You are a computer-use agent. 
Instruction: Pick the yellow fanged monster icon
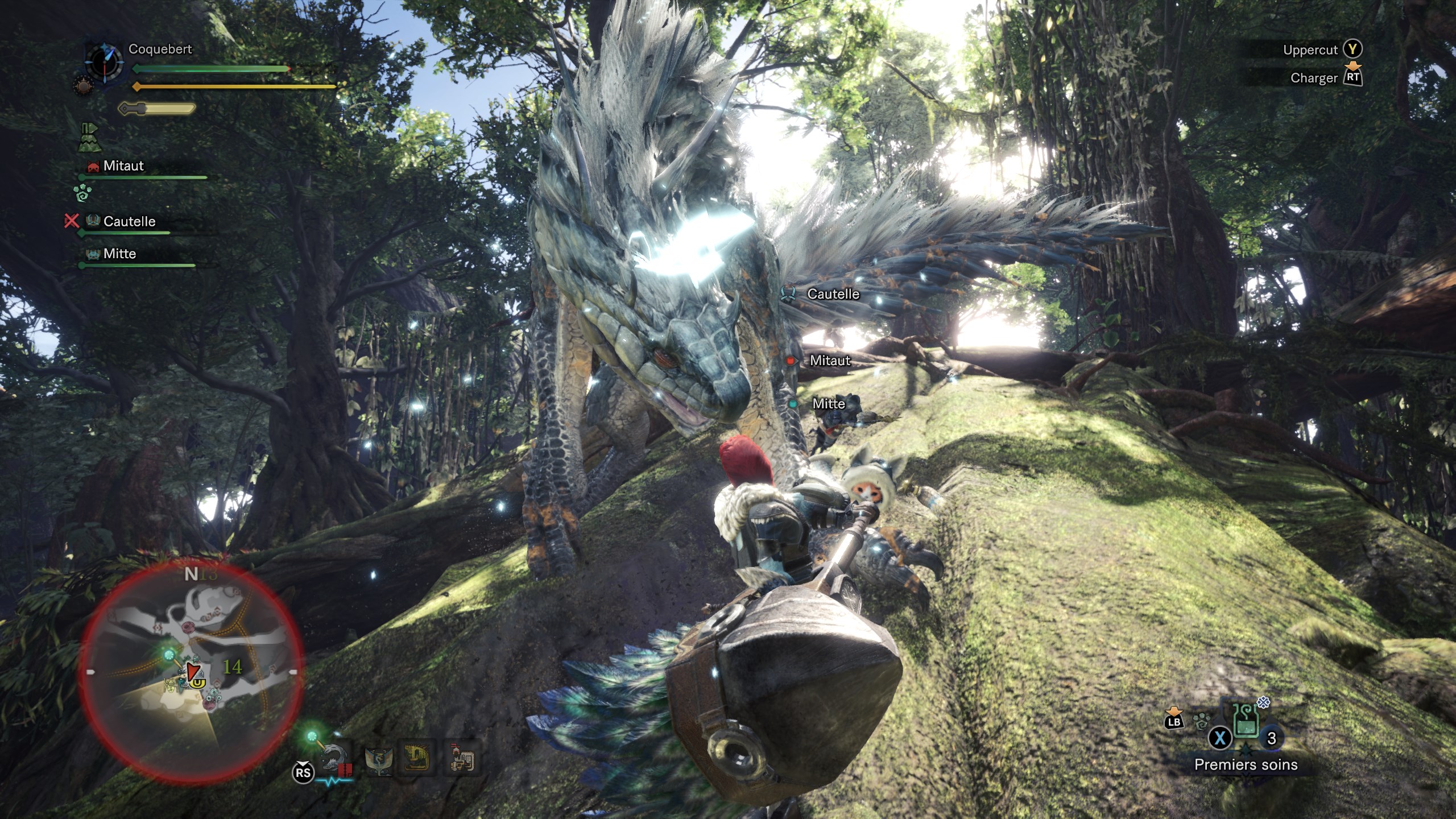pyautogui.click(x=417, y=759)
